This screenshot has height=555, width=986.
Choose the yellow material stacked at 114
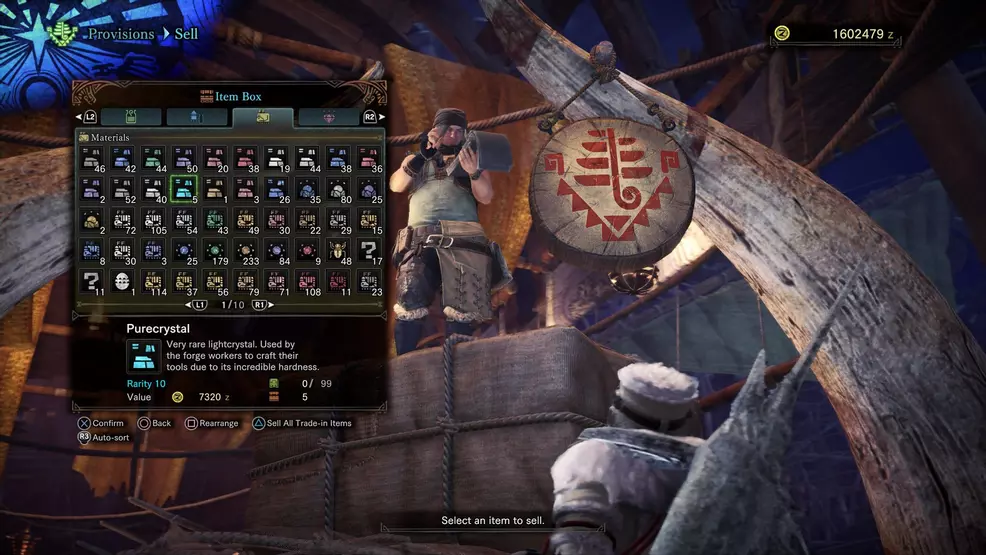(x=154, y=282)
